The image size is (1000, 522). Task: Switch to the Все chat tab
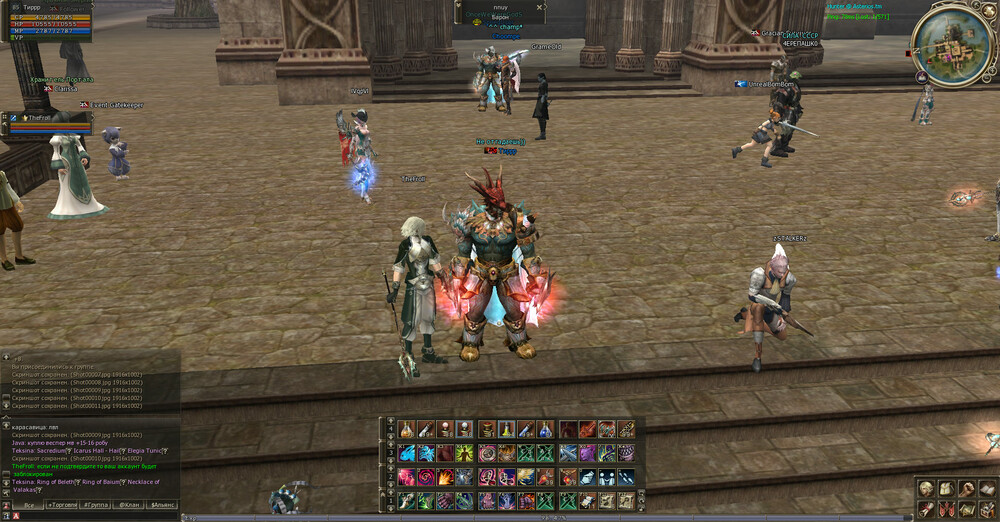29,505
